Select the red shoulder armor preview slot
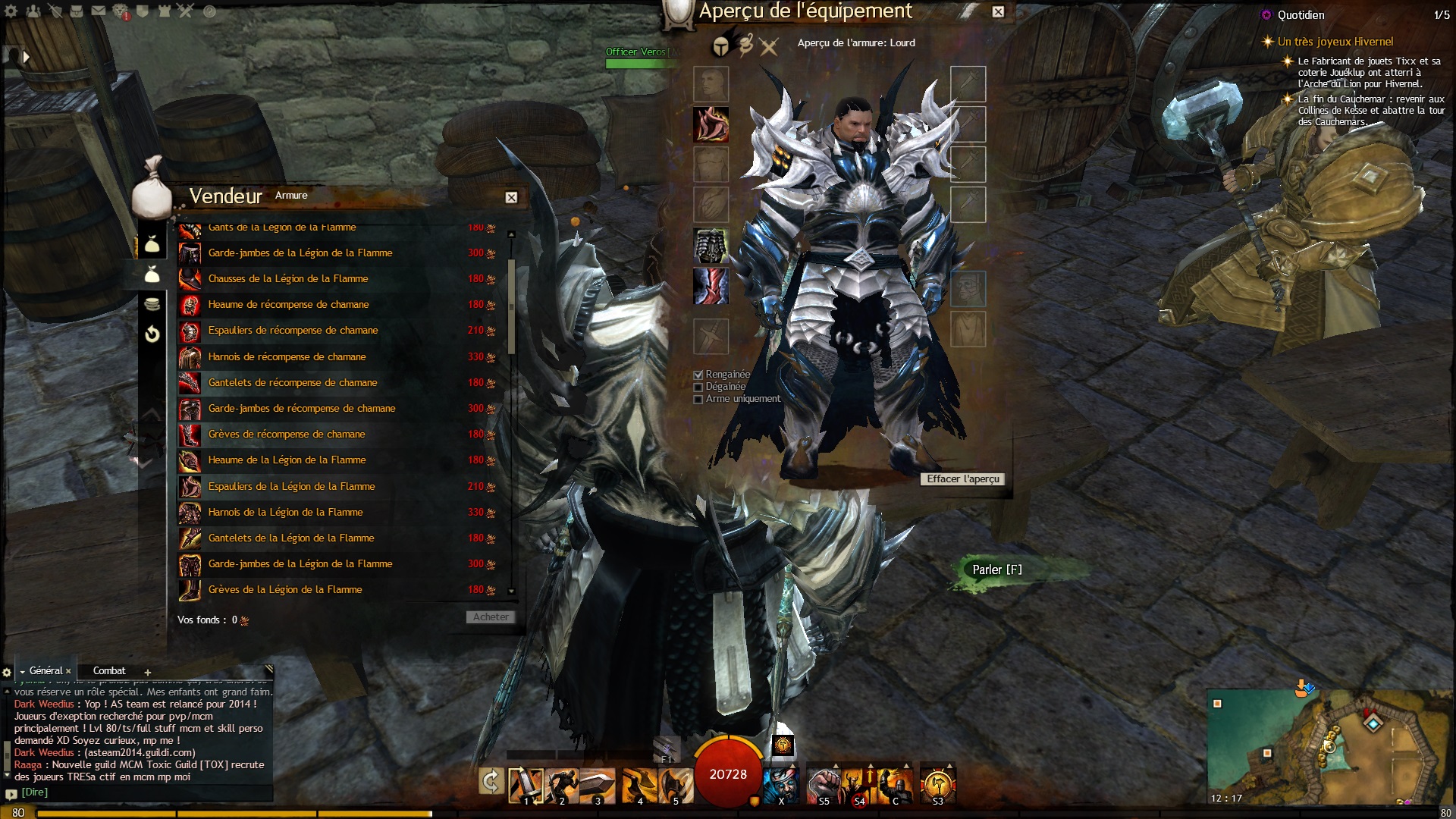The image size is (1456, 819). pyautogui.click(x=711, y=124)
